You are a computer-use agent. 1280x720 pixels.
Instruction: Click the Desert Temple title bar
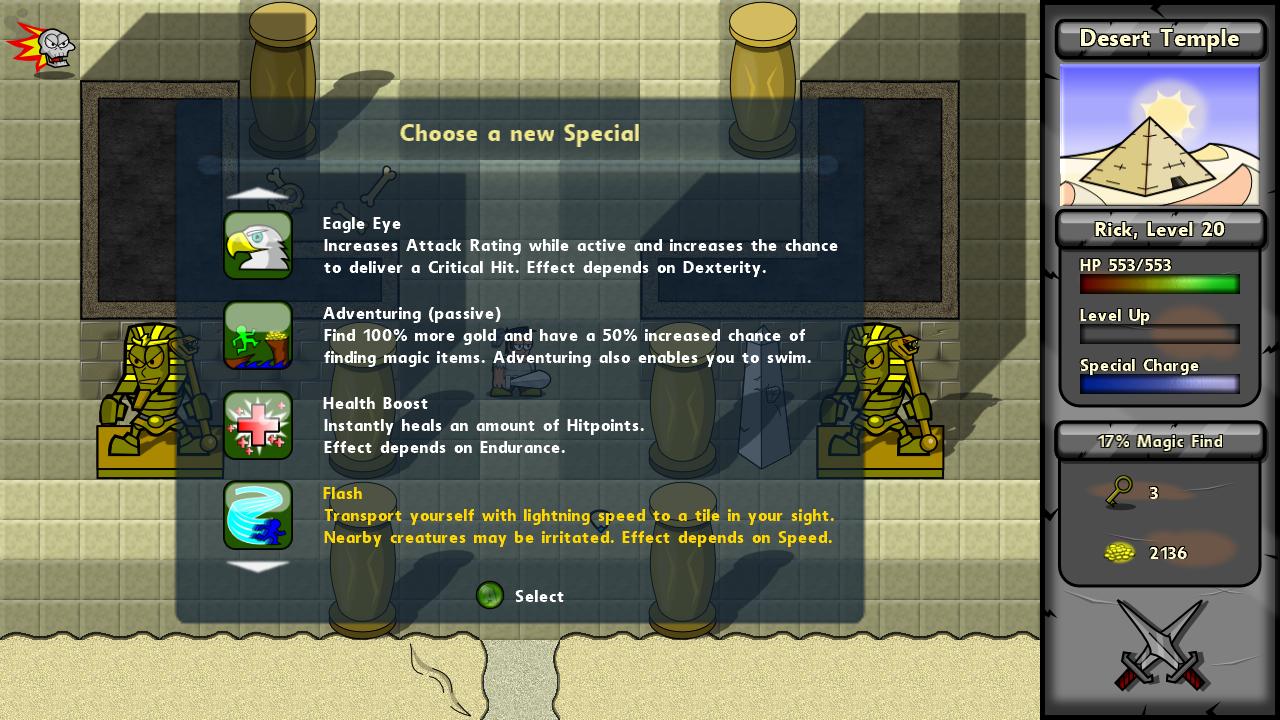(x=1160, y=39)
